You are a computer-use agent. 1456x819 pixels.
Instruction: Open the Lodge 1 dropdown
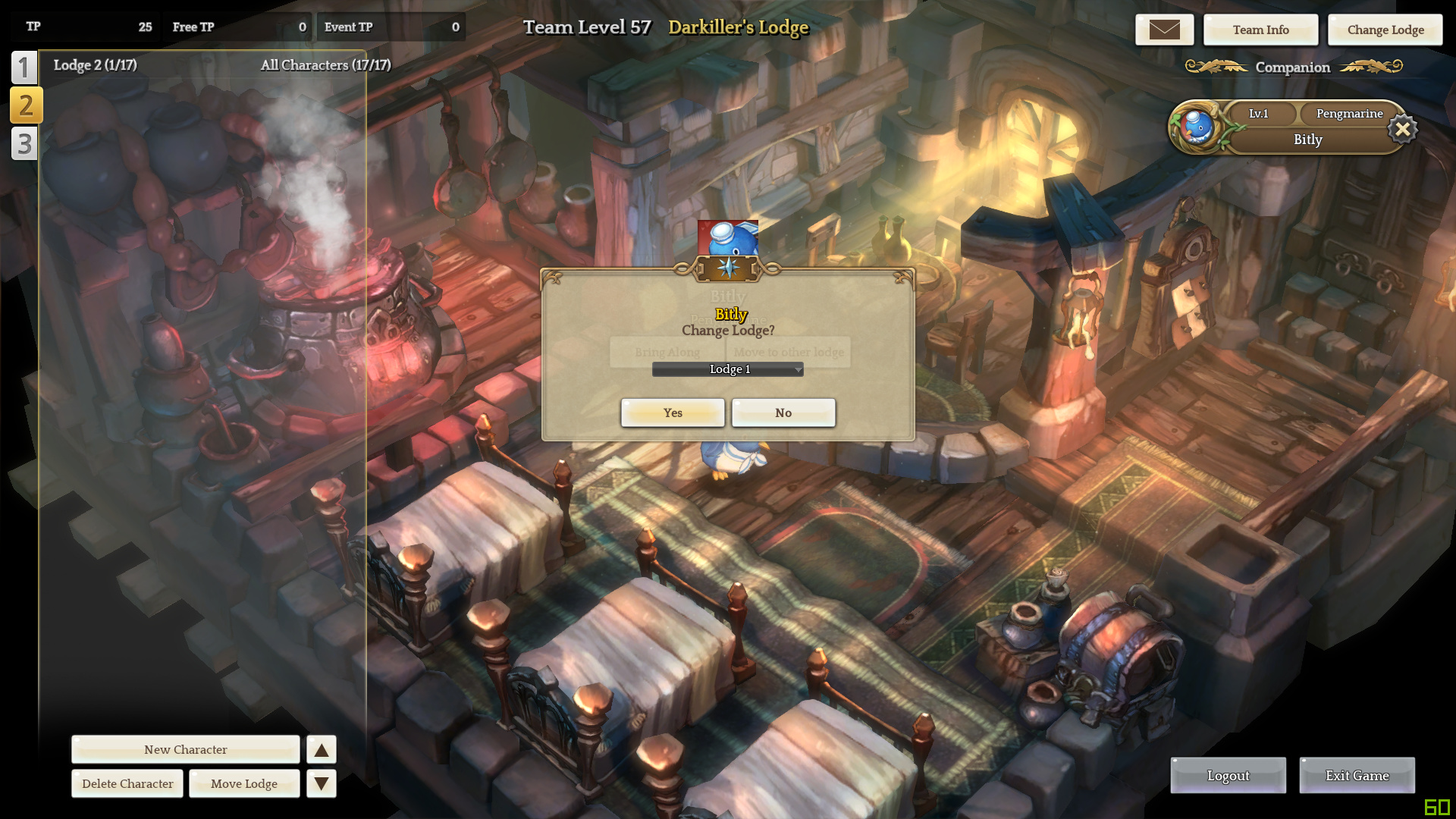[x=727, y=369]
